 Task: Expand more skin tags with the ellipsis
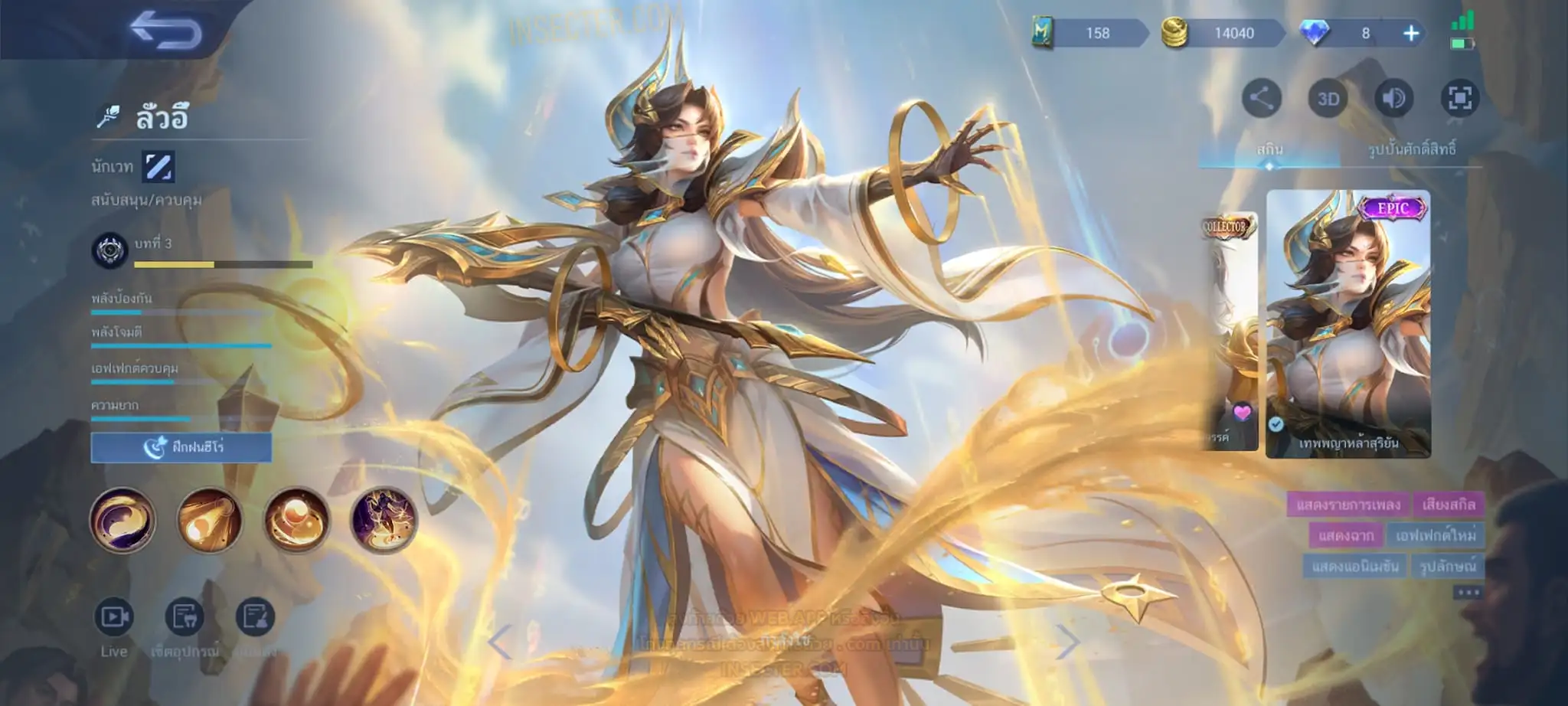1468,592
